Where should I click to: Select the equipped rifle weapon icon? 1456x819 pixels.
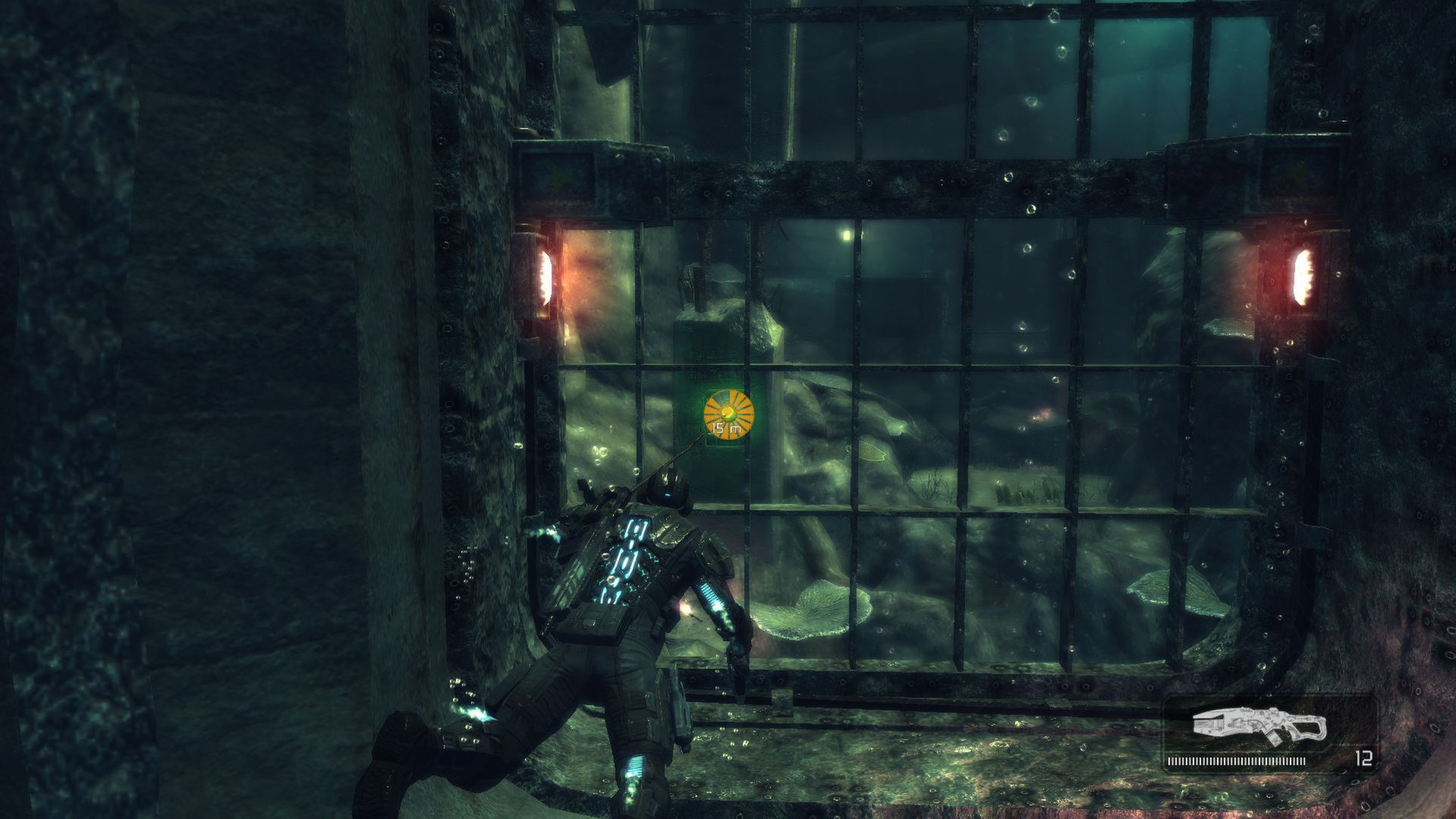[x=1259, y=726]
